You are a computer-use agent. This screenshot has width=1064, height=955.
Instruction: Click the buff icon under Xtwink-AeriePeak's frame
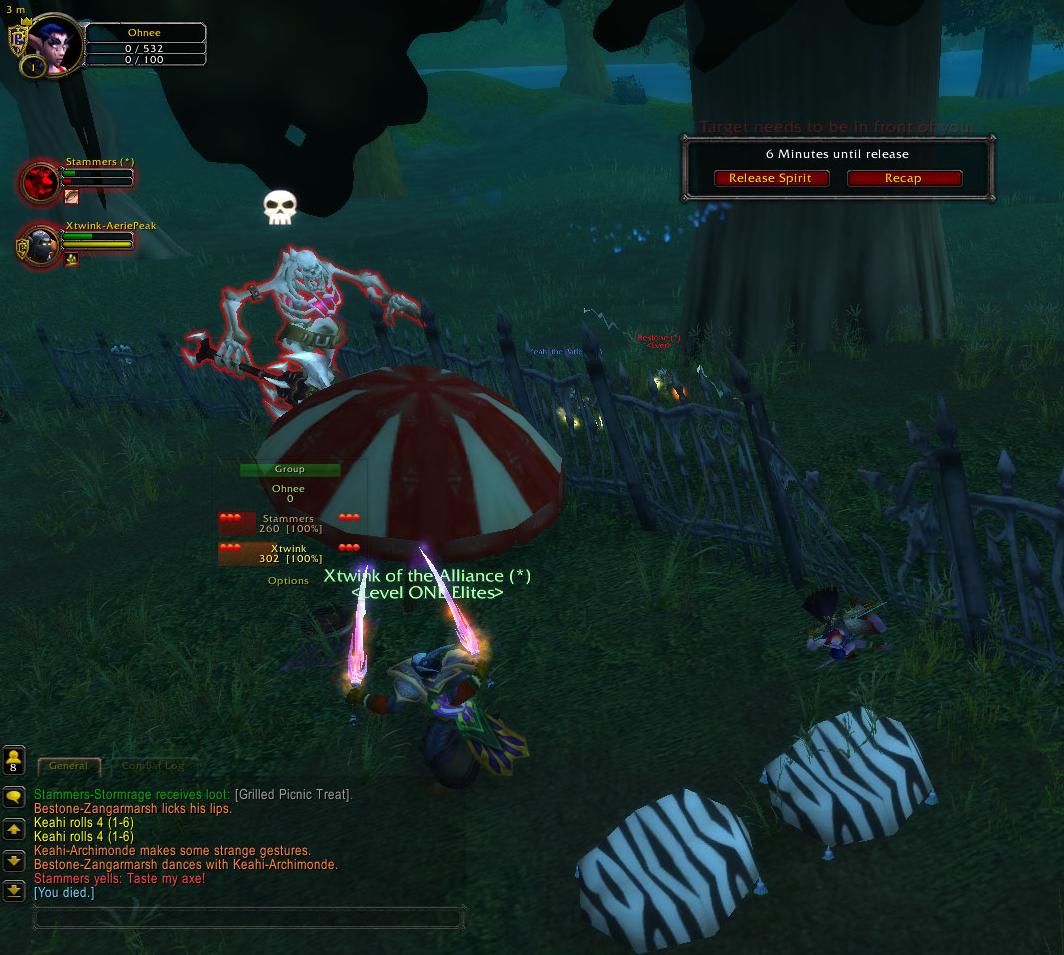(x=71, y=260)
